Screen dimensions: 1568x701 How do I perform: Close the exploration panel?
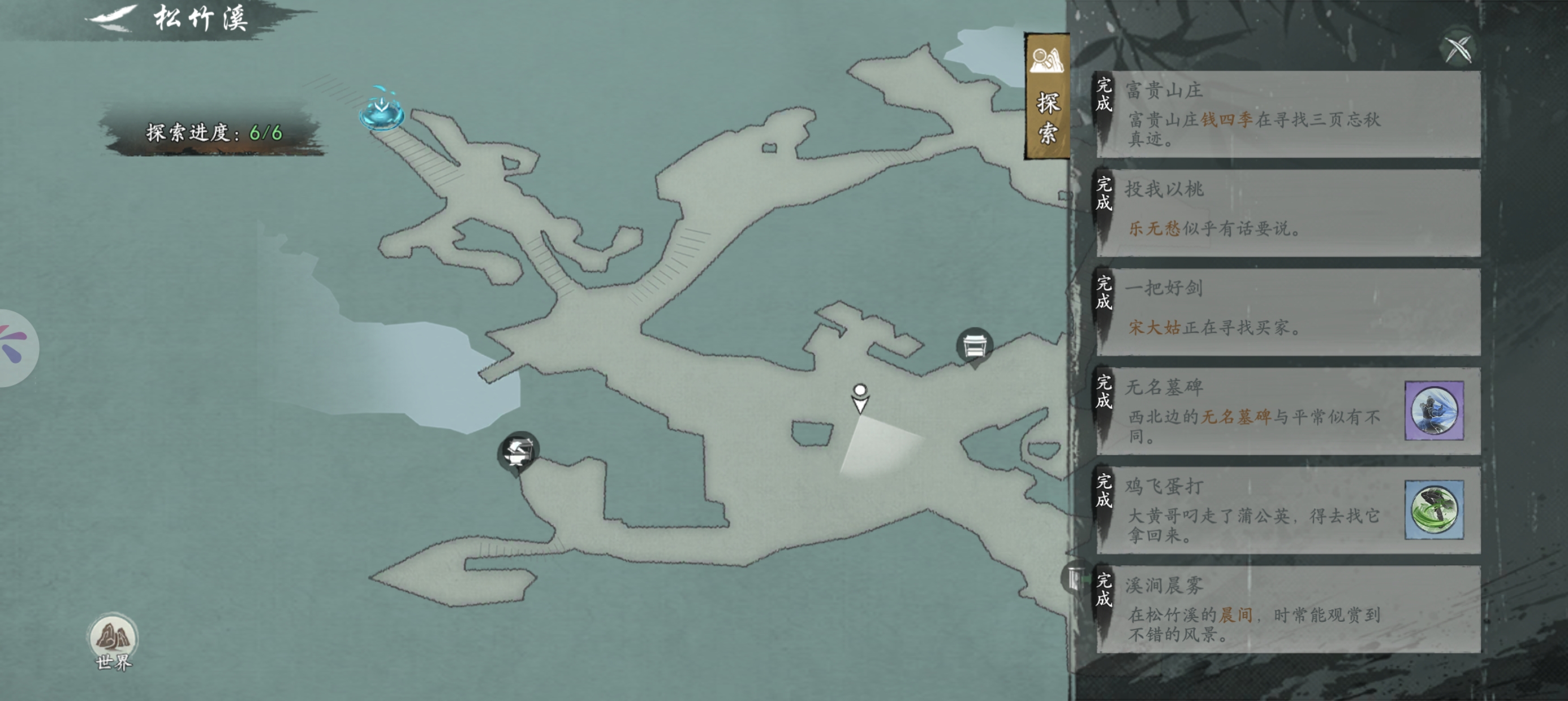[1458, 49]
